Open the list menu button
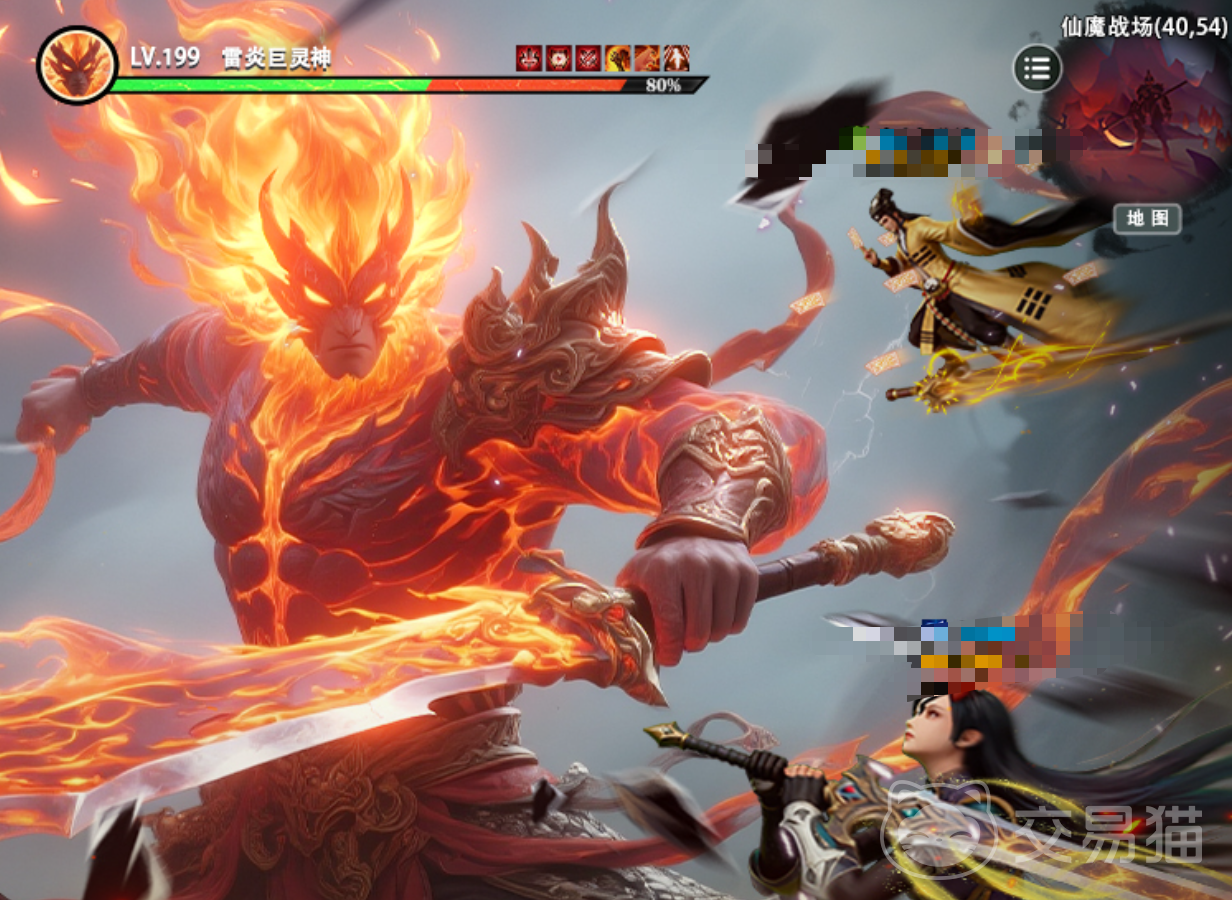1232x900 pixels. tap(1037, 69)
